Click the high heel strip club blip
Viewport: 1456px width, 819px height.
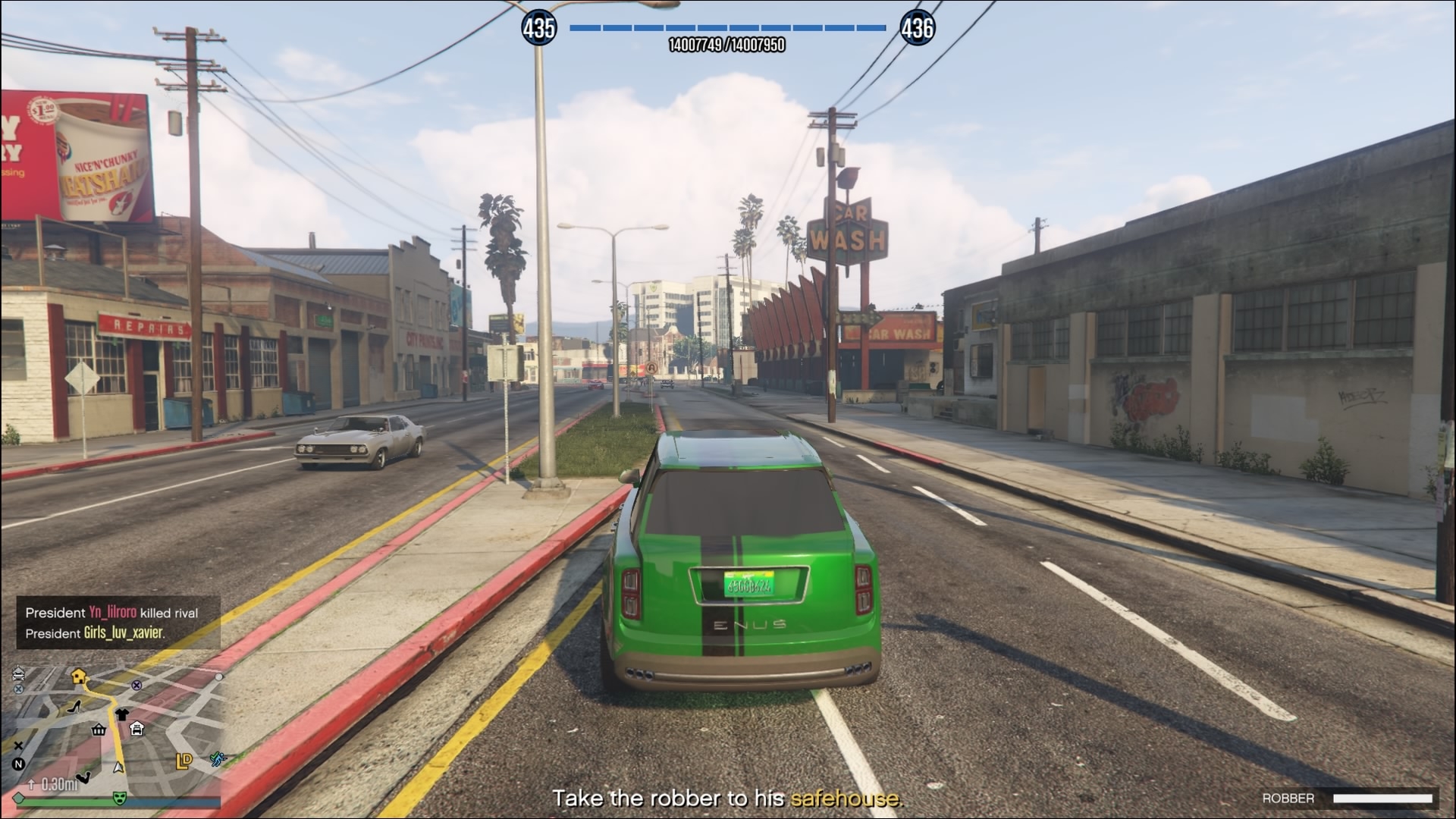(x=74, y=707)
